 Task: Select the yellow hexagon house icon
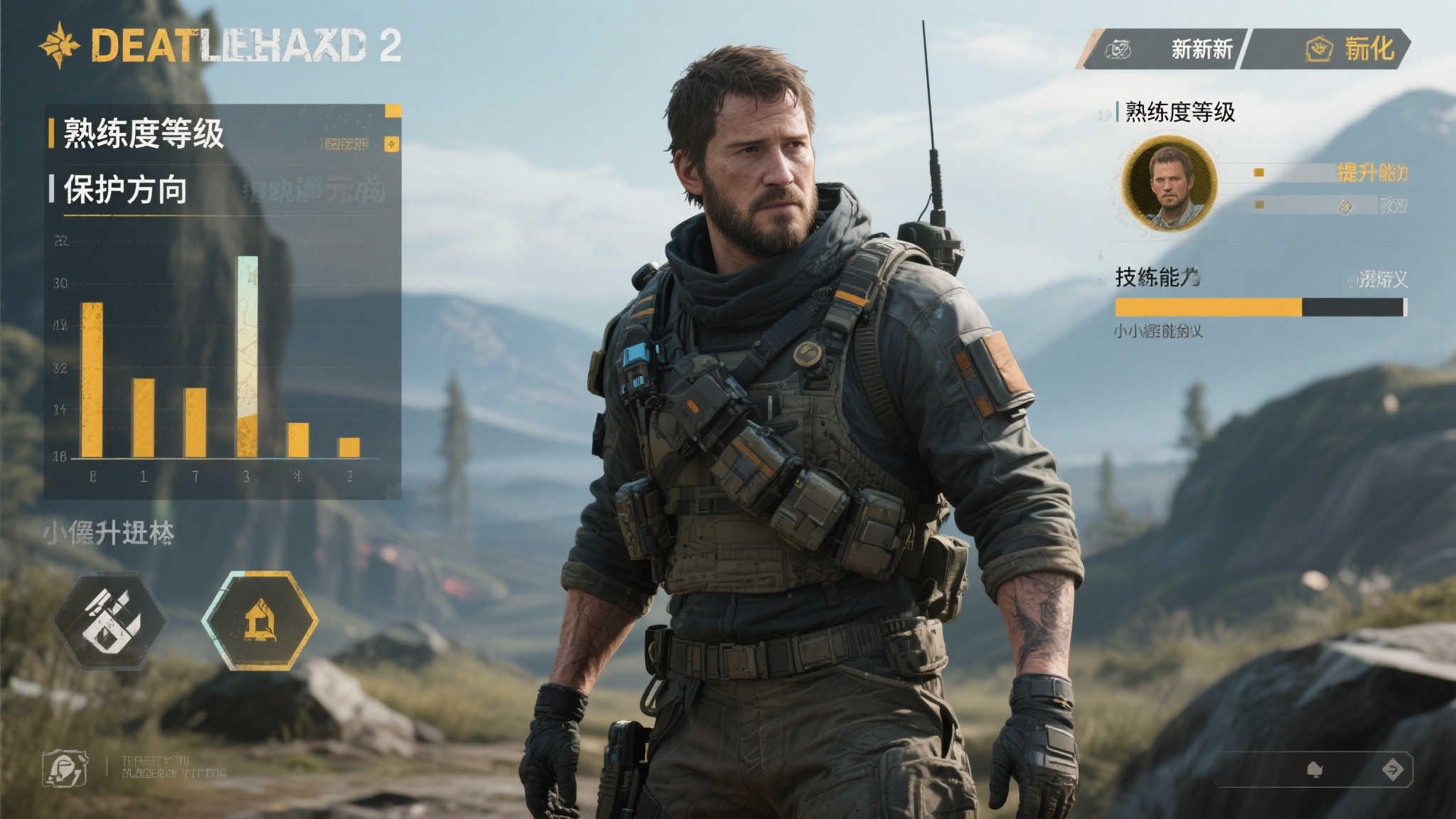pyautogui.click(x=259, y=621)
